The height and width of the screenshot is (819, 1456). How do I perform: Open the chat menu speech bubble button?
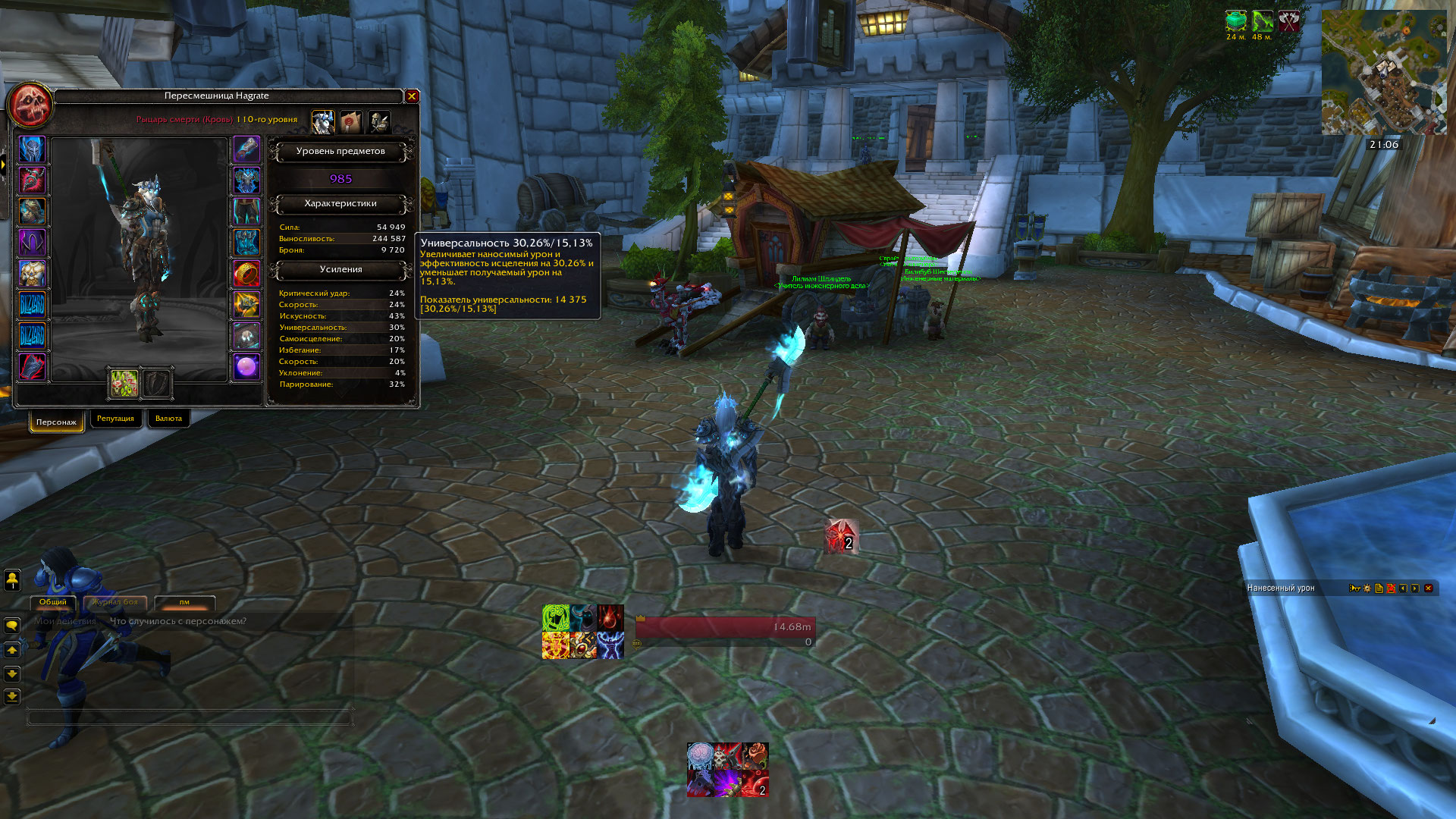pyautogui.click(x=12, y=626)
